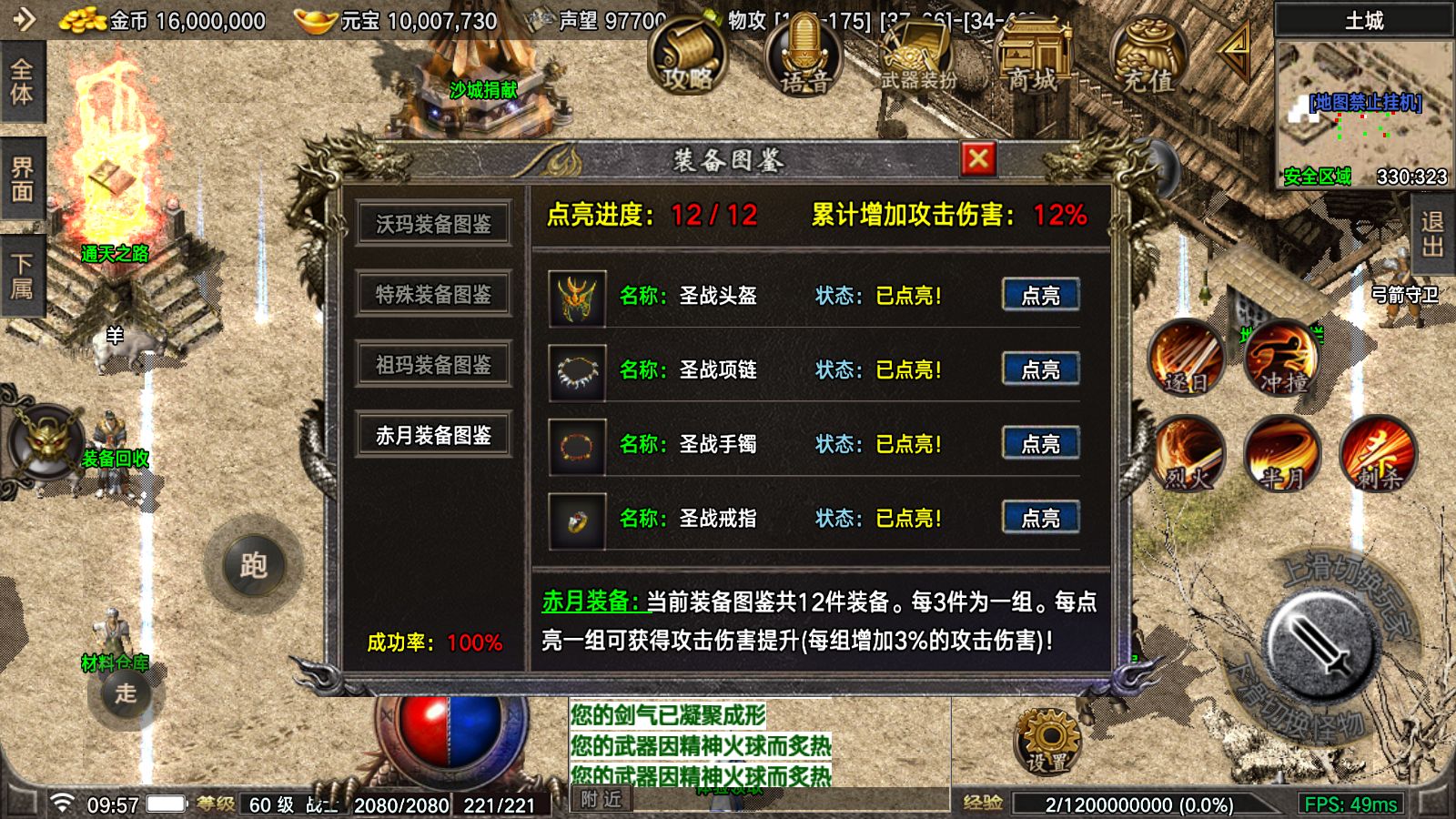
Task: Click 点亮 button for 圣战头盔
Action: (1042, 294)
